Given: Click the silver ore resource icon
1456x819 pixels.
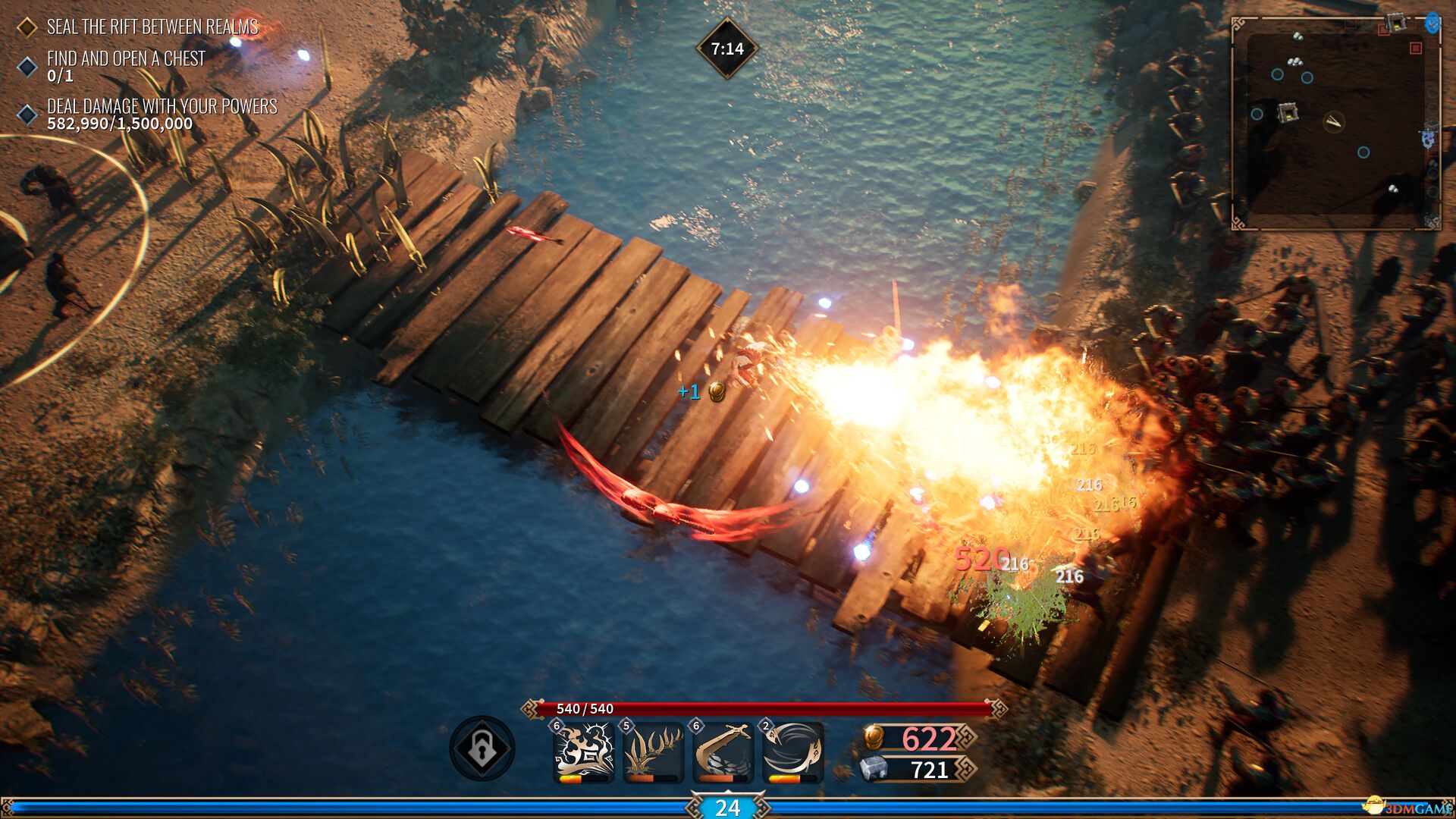Looking at the screenshot, I should (874, 769).
